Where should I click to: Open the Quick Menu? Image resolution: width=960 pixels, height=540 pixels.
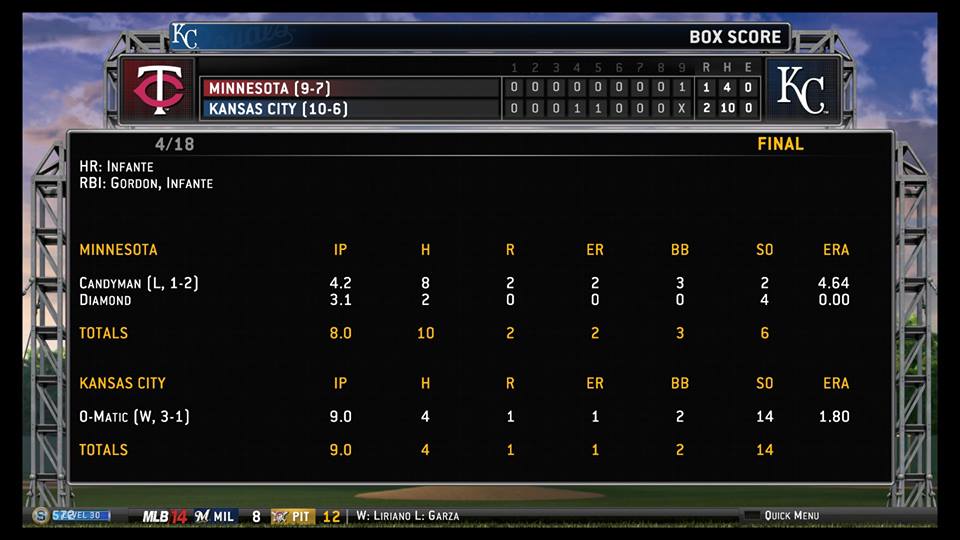(790, 516)
